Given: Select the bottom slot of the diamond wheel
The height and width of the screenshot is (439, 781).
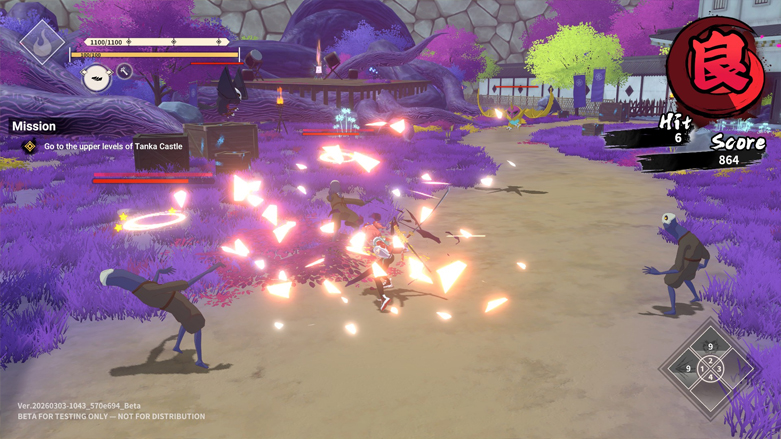Looking at the screenshot, I should (x=710, y=392).
